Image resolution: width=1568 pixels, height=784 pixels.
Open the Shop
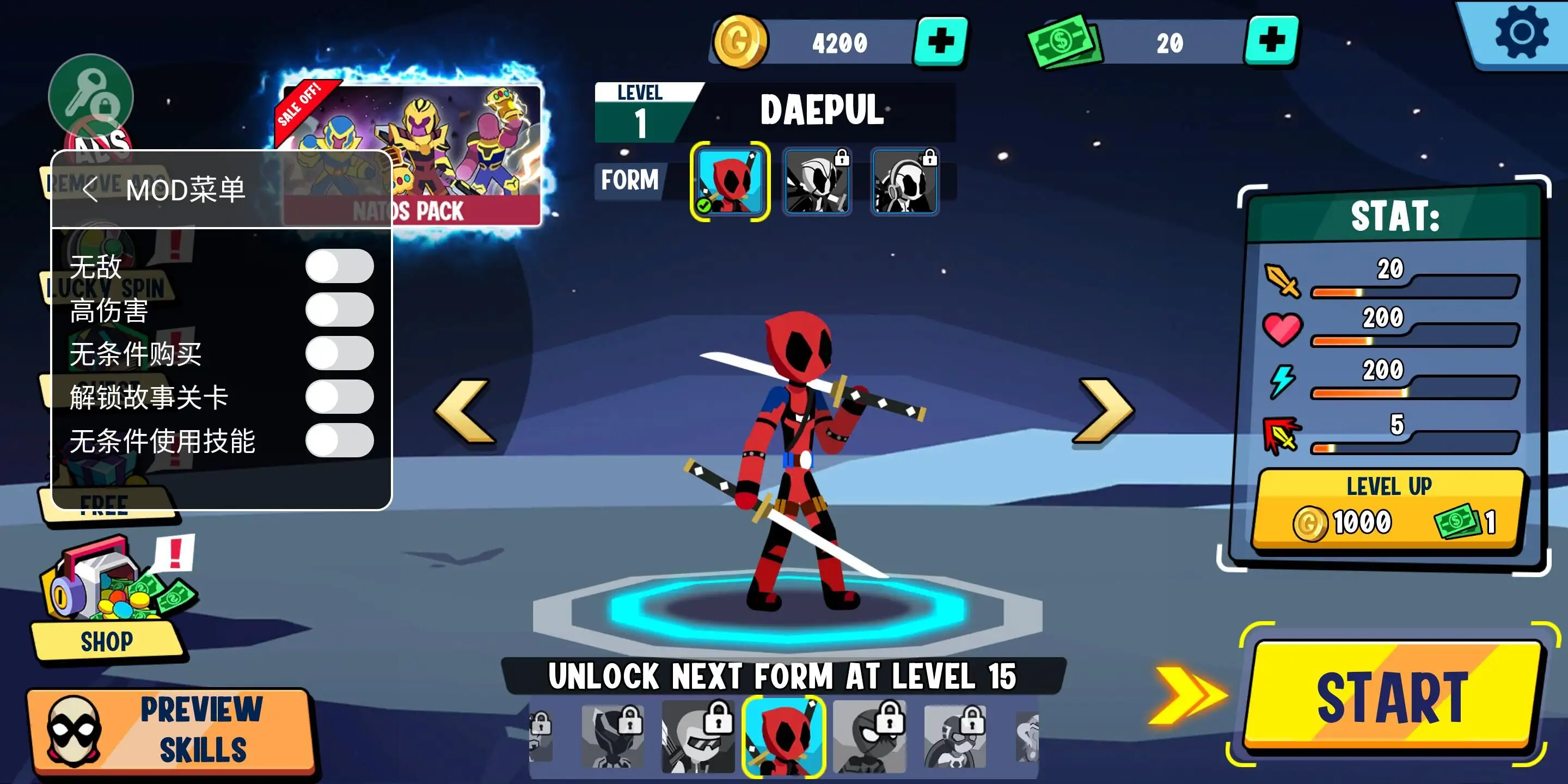[107, 640]
